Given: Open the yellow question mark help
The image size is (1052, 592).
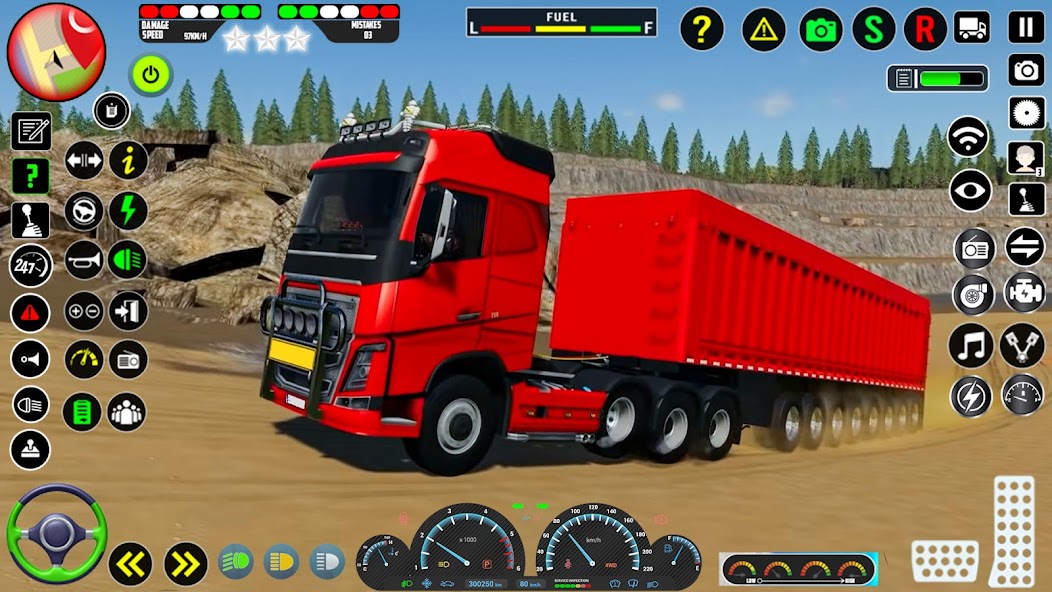Looking at the screenshot, I should [702, 29].
